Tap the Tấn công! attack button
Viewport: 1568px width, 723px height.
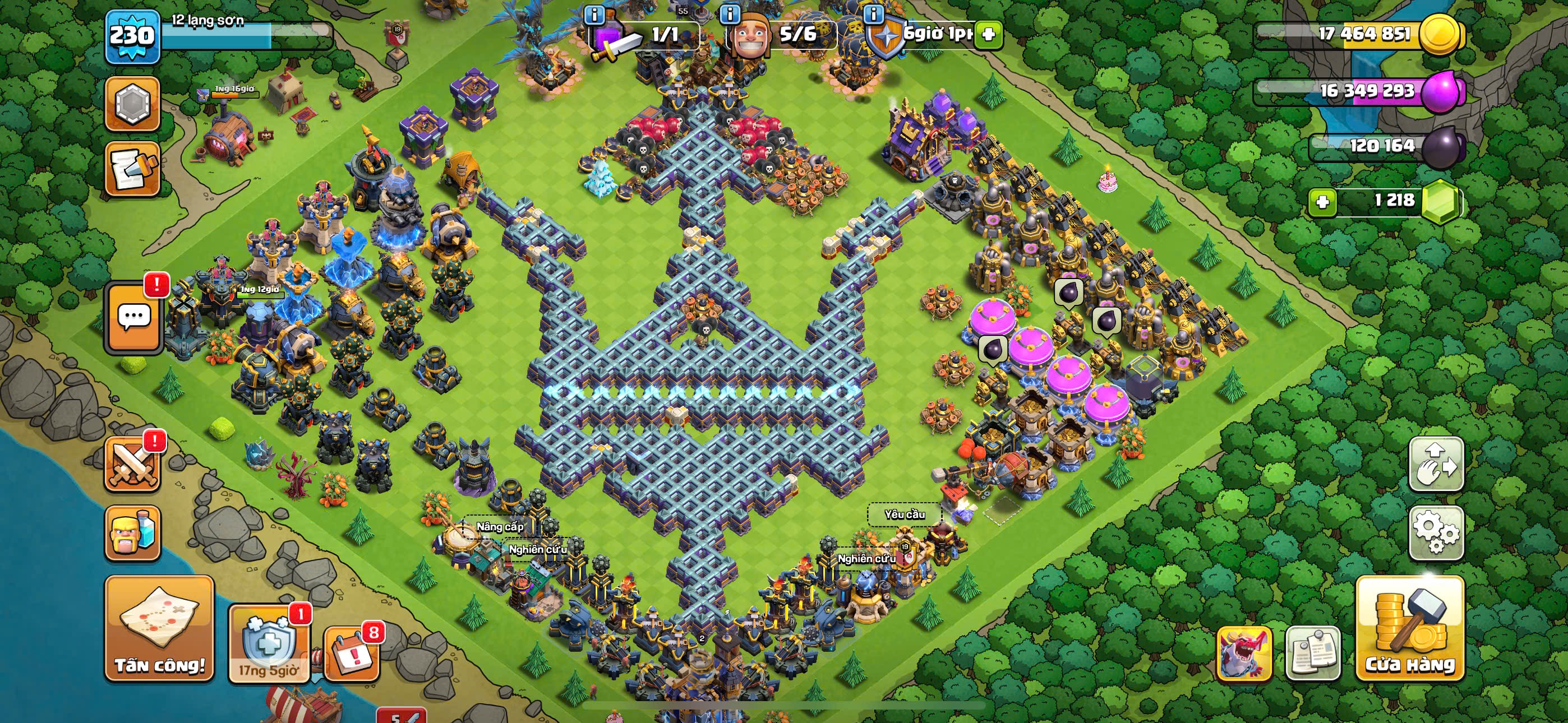pyautogui.click(x=159, y=628)
